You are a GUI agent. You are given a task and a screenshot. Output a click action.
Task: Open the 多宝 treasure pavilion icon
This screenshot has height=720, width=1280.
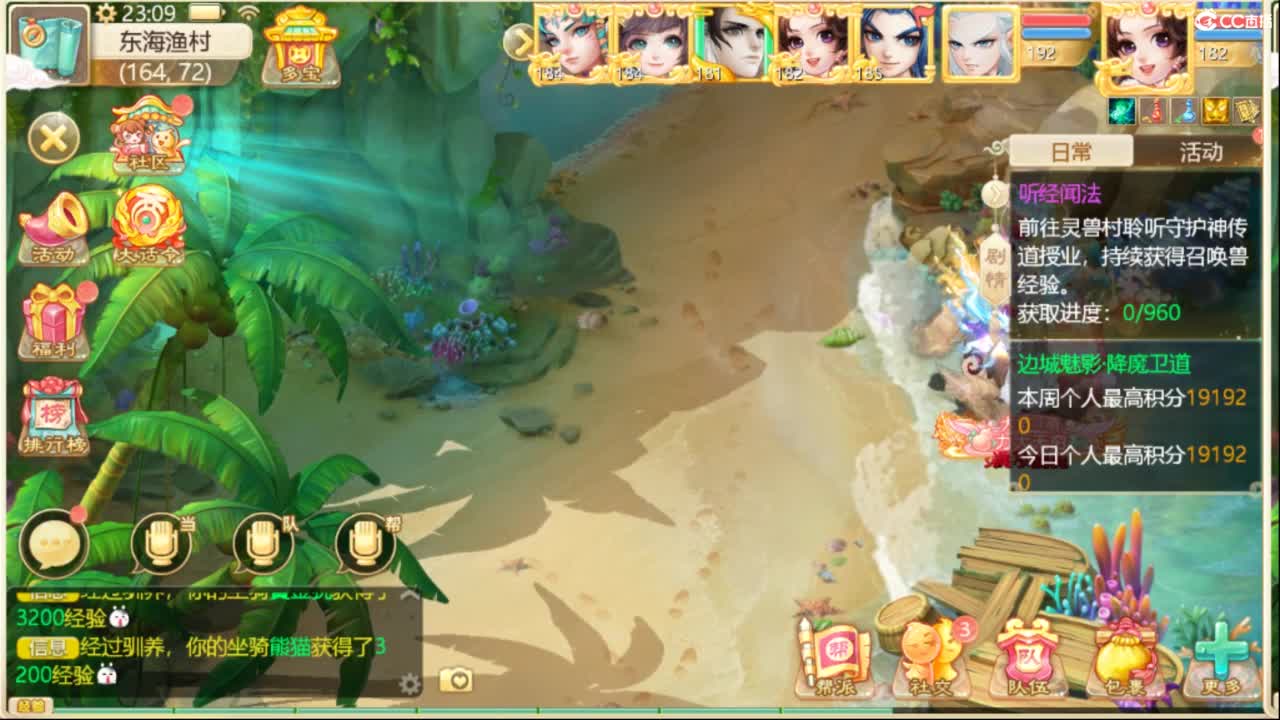[302, 45]
